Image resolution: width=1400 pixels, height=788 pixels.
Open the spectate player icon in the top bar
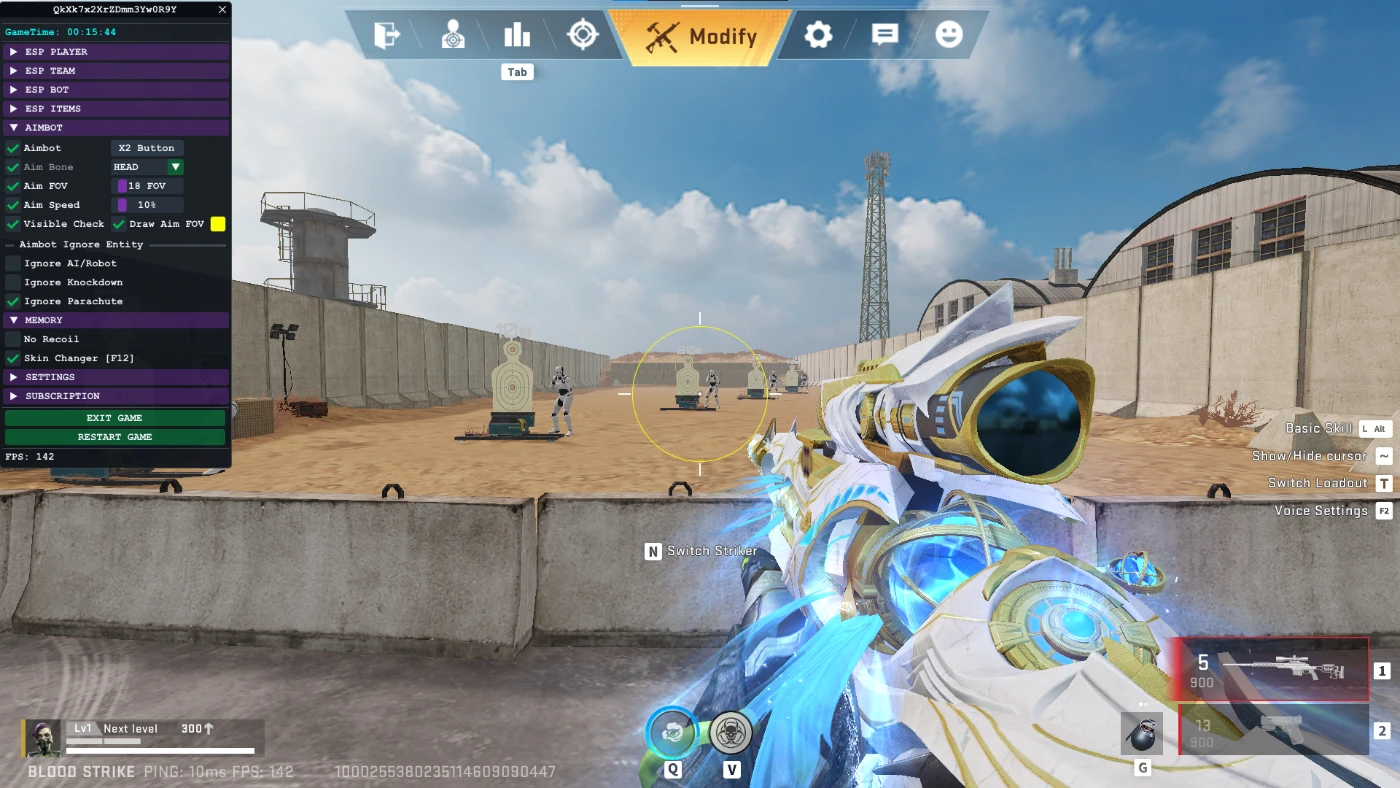452,35
